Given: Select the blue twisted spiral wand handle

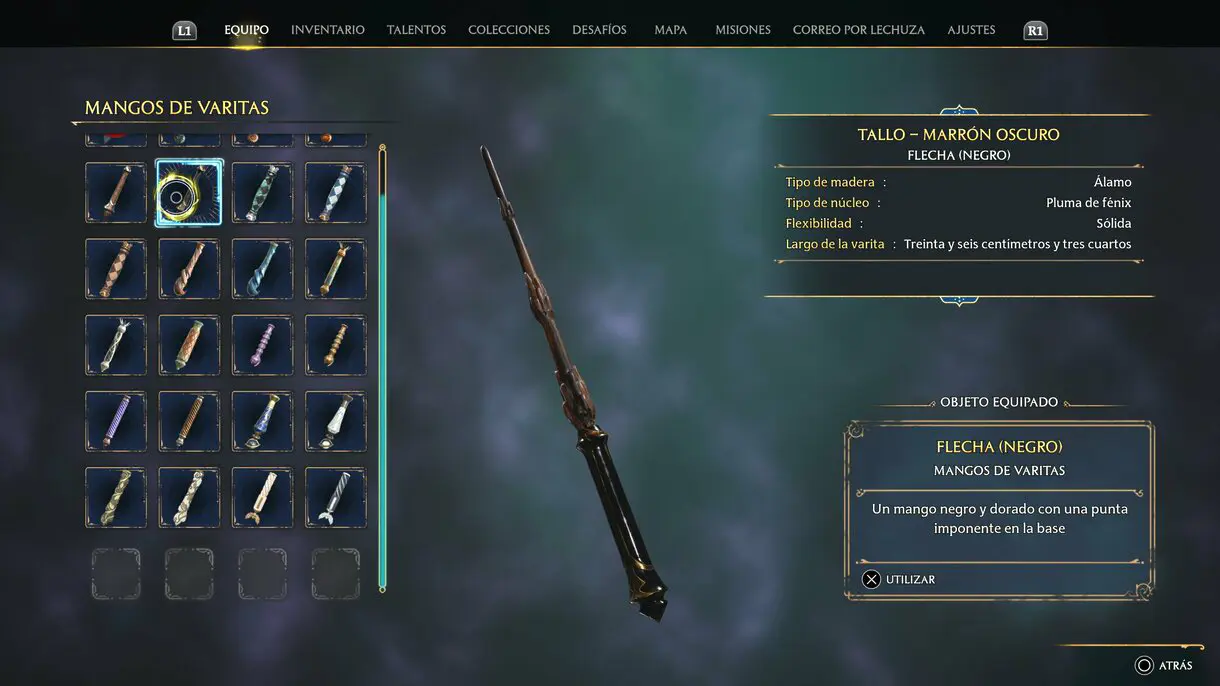Looking at the screenshot, I should [x=262, y=269].
